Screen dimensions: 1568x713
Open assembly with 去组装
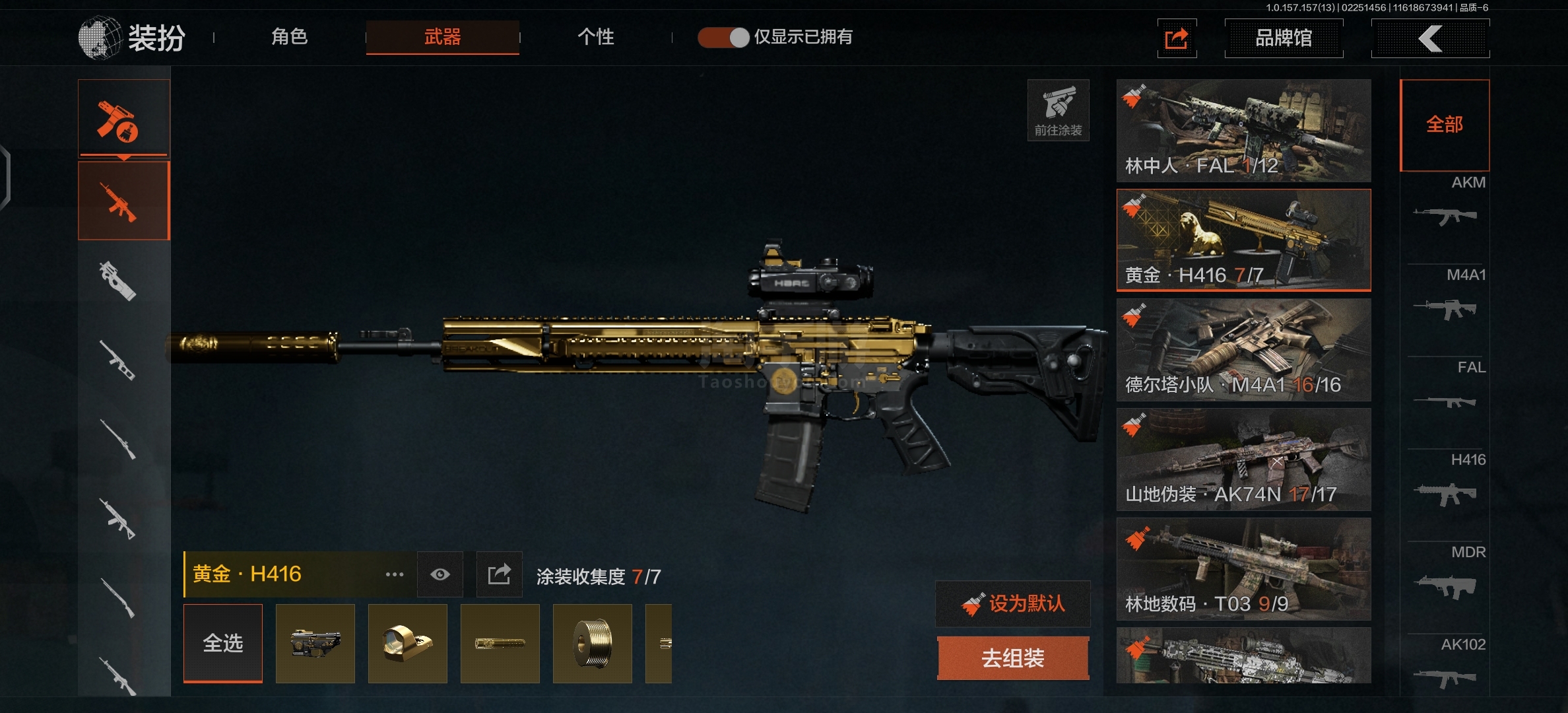1013,658
